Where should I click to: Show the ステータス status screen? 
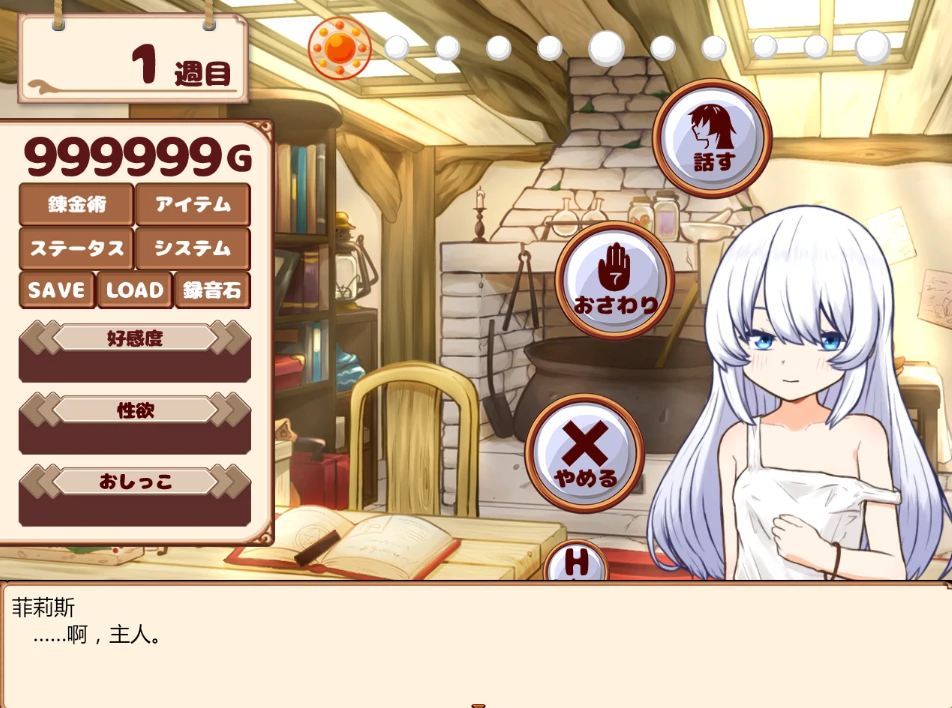76,248
